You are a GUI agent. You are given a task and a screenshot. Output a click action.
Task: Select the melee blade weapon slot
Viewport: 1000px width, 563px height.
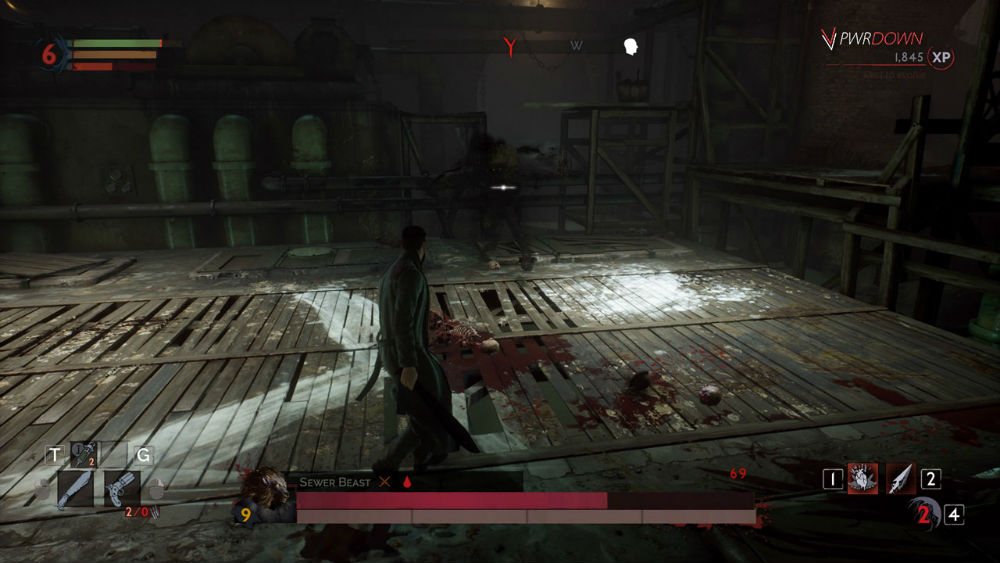75,490
